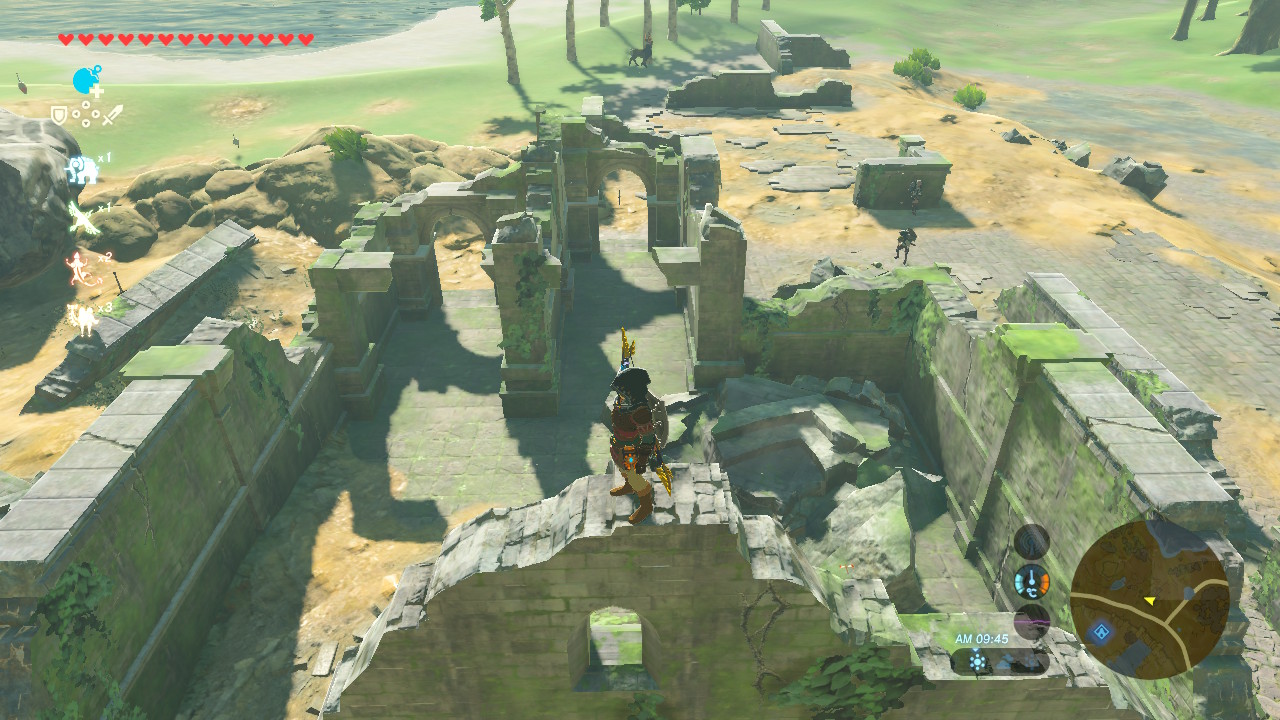This screenshot has height=720, width=1280.
Task: Click the temperature gauge showing Celsius
Action: [1032, 582]
